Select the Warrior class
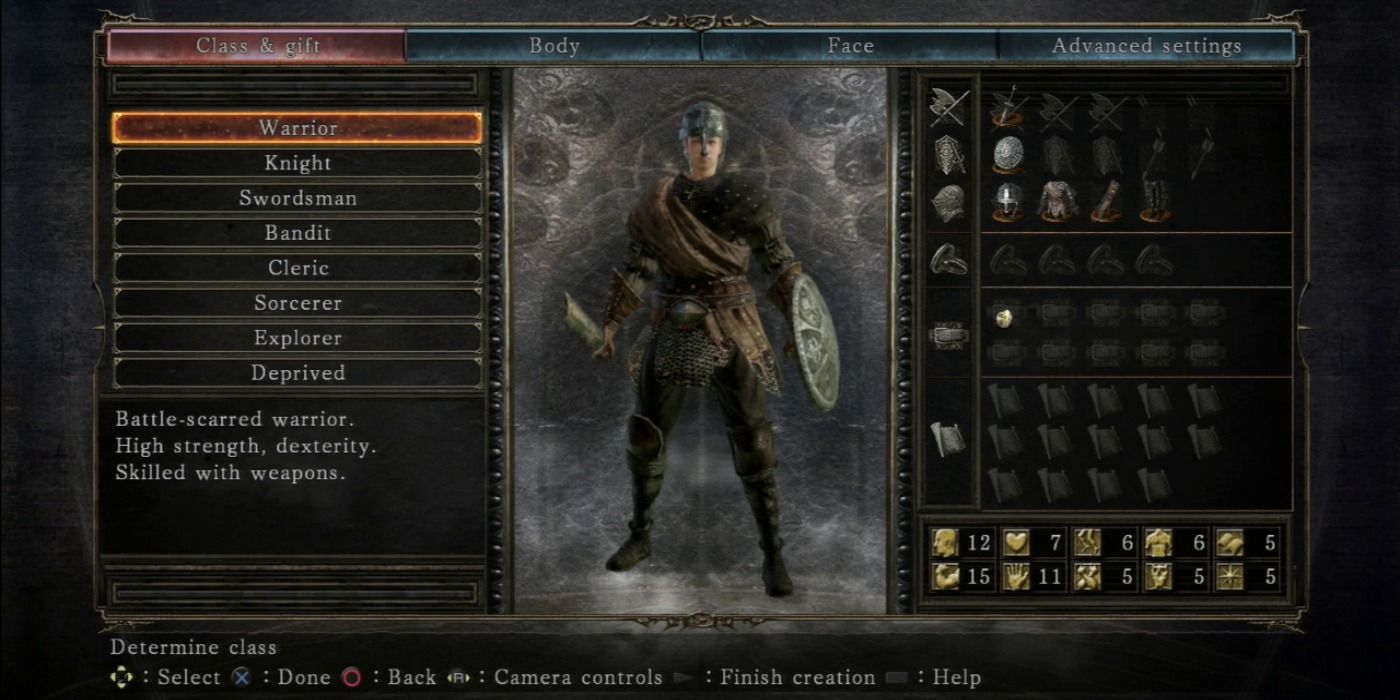Image resolution: width=1400 pixels, height=700 pixels. click(x=297, y=128)
